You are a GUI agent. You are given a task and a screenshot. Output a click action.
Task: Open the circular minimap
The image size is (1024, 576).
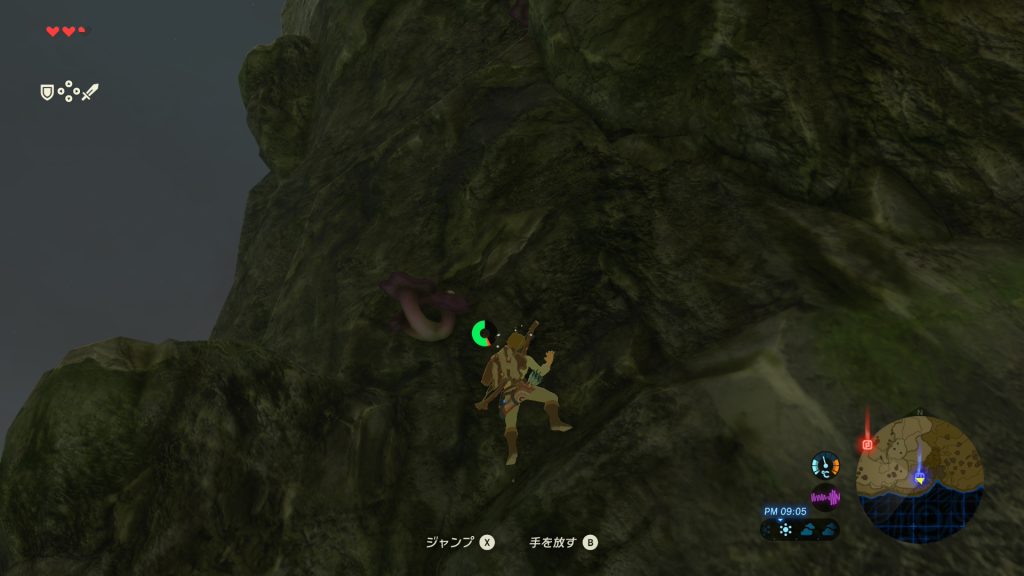tap(920, 480)
